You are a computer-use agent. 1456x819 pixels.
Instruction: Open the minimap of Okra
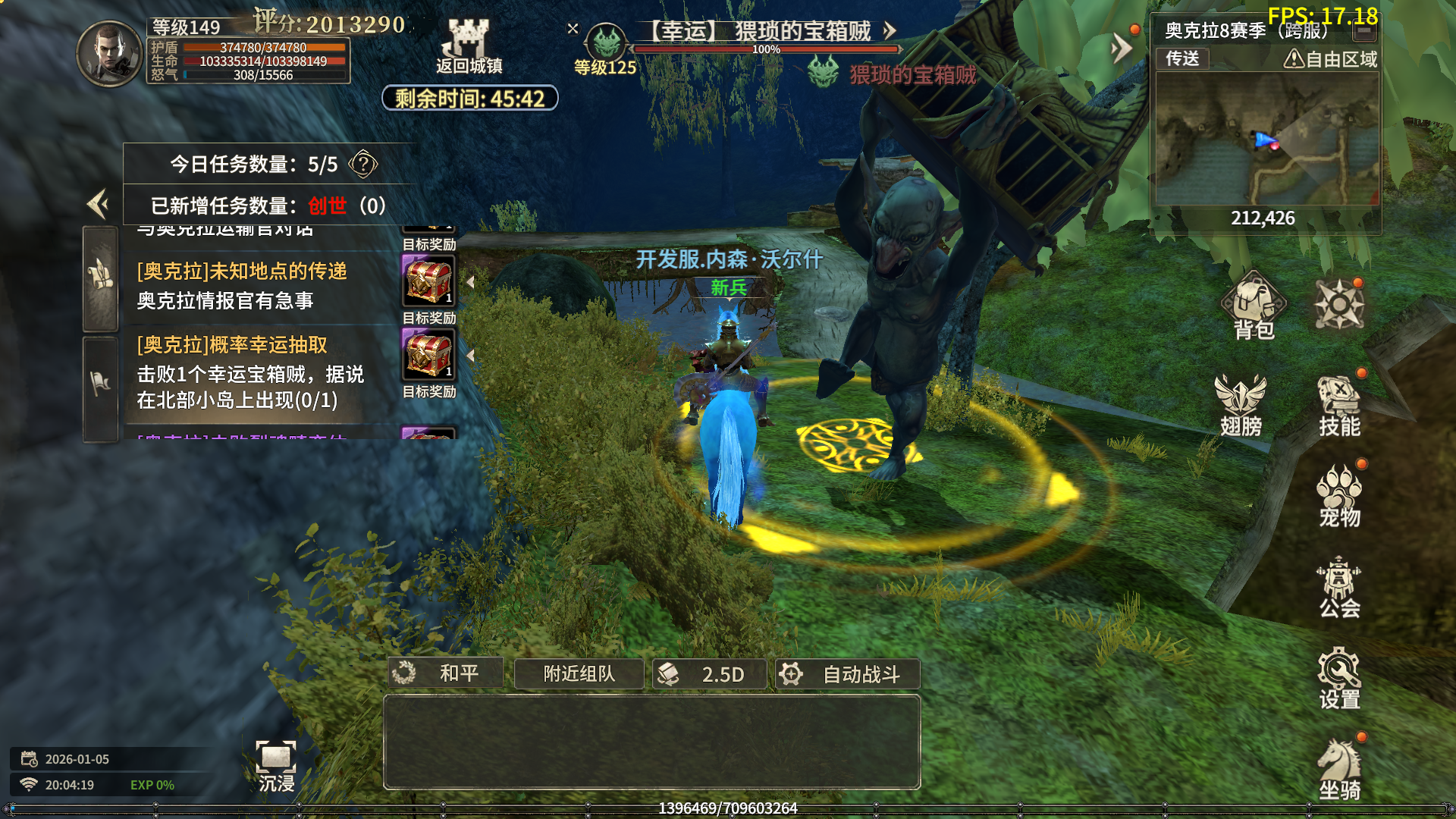pyautogui.click(x=1265, y=140)
